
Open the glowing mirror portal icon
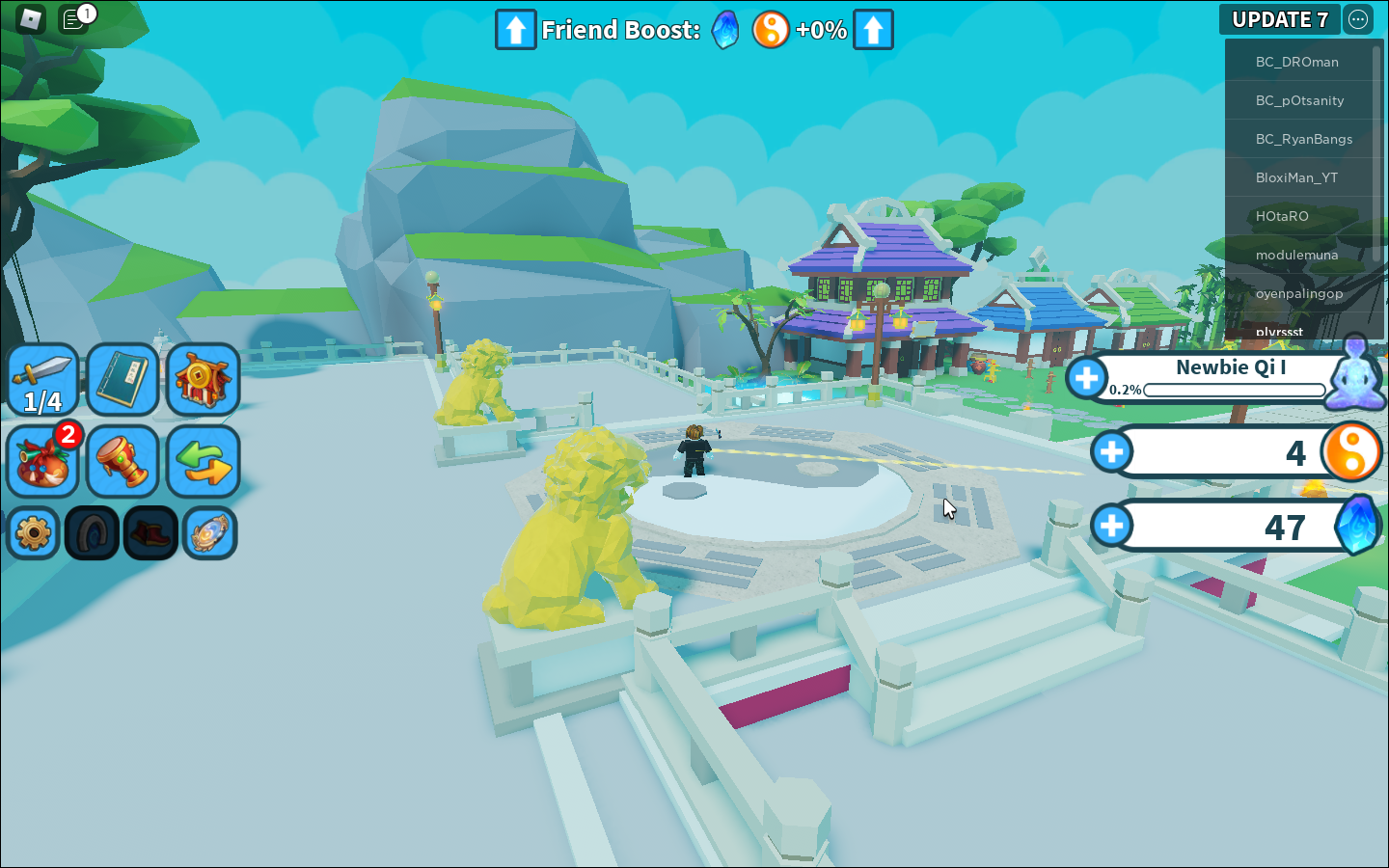tap(209, 532)
